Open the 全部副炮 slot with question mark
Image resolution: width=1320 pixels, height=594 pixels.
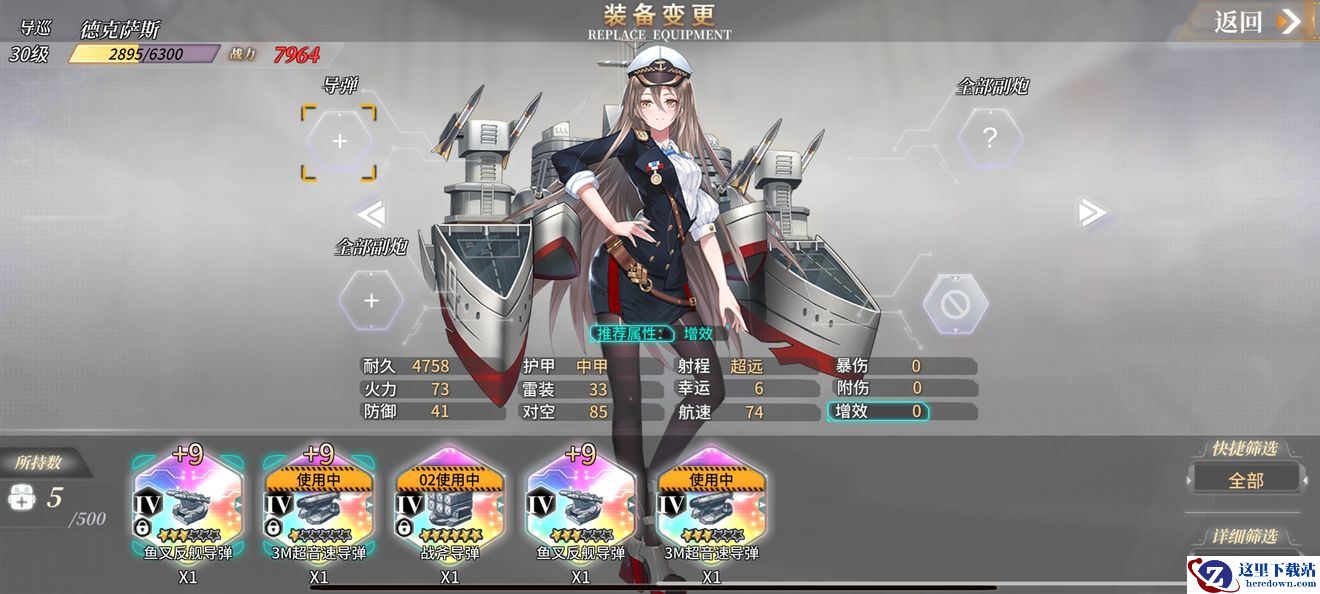point(989,138)
